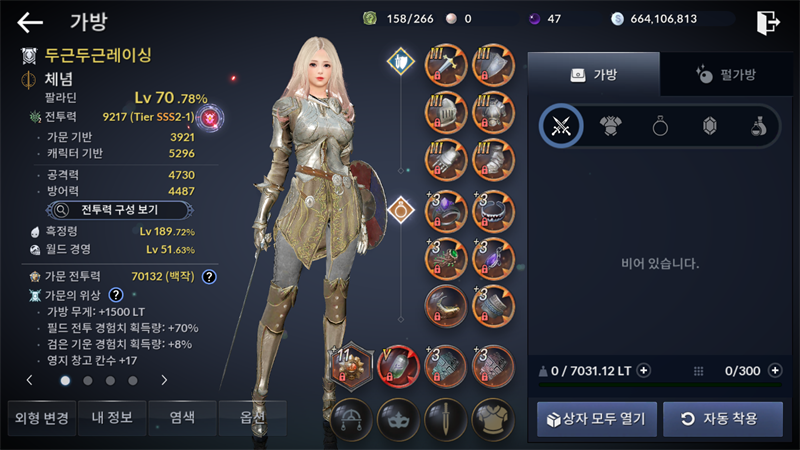Select the crossed swords weapon filter

coord(561,126)
